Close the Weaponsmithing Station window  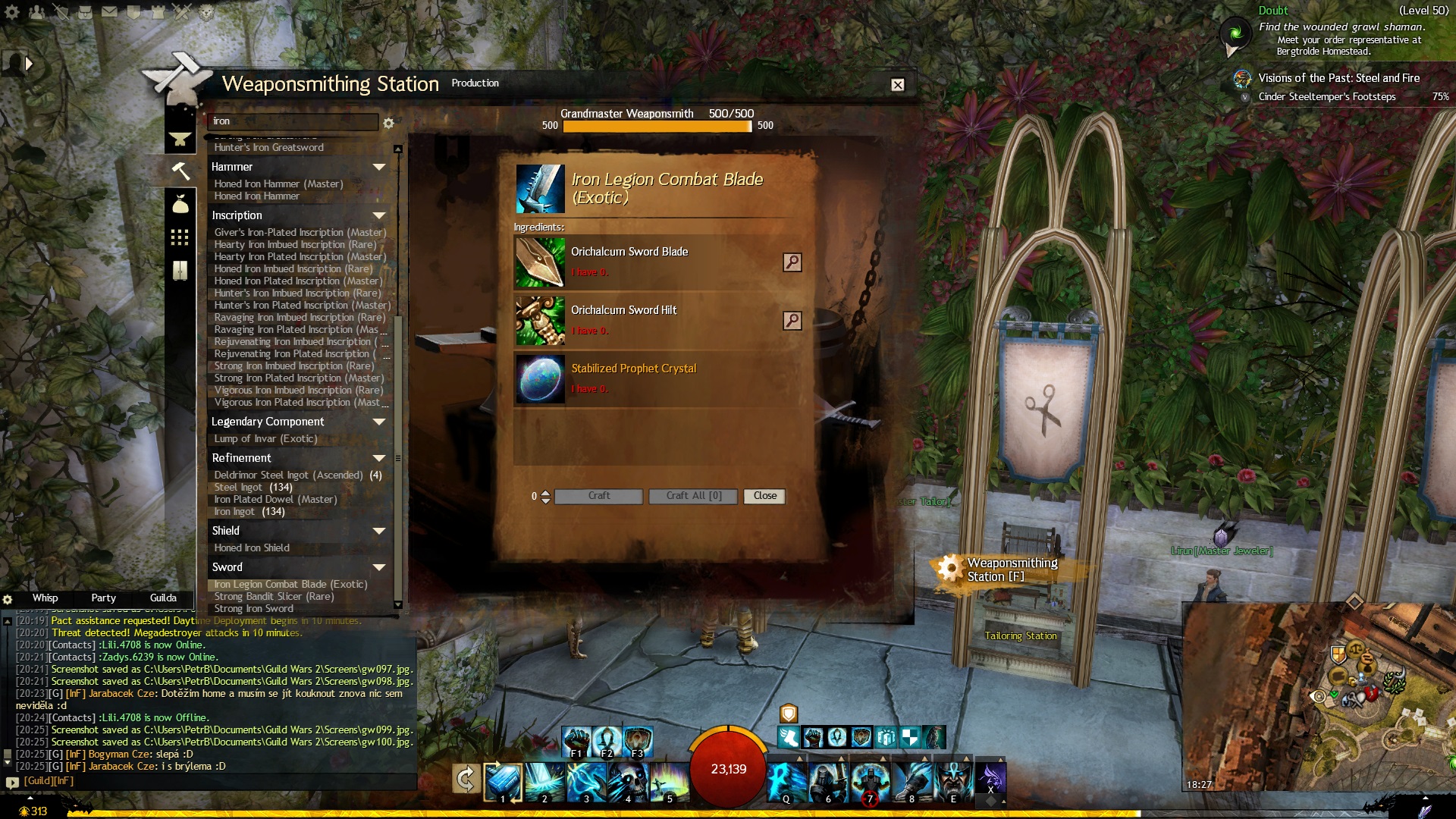[898, 85]
